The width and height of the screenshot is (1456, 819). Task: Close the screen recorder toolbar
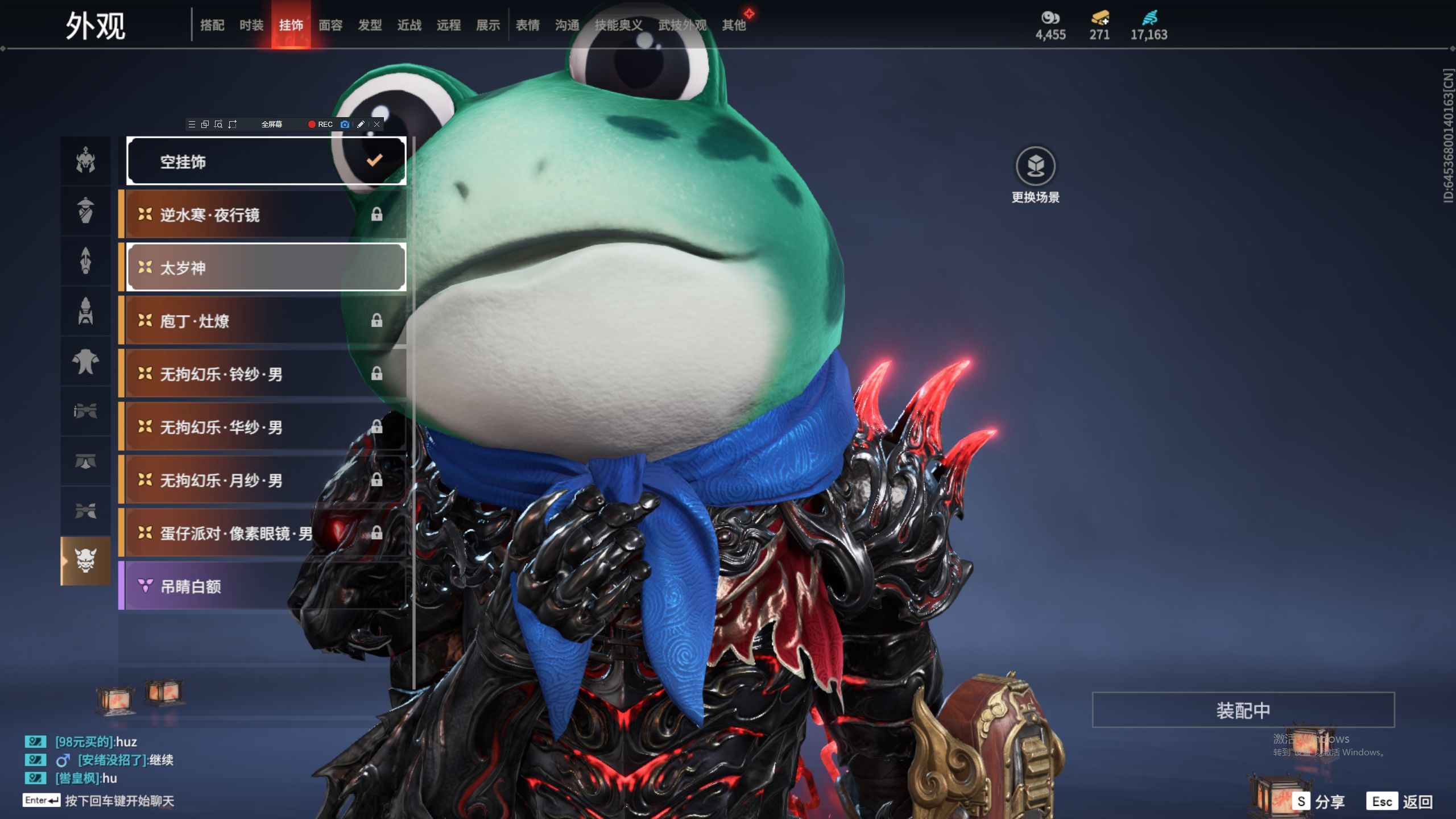tap(377, 125)
